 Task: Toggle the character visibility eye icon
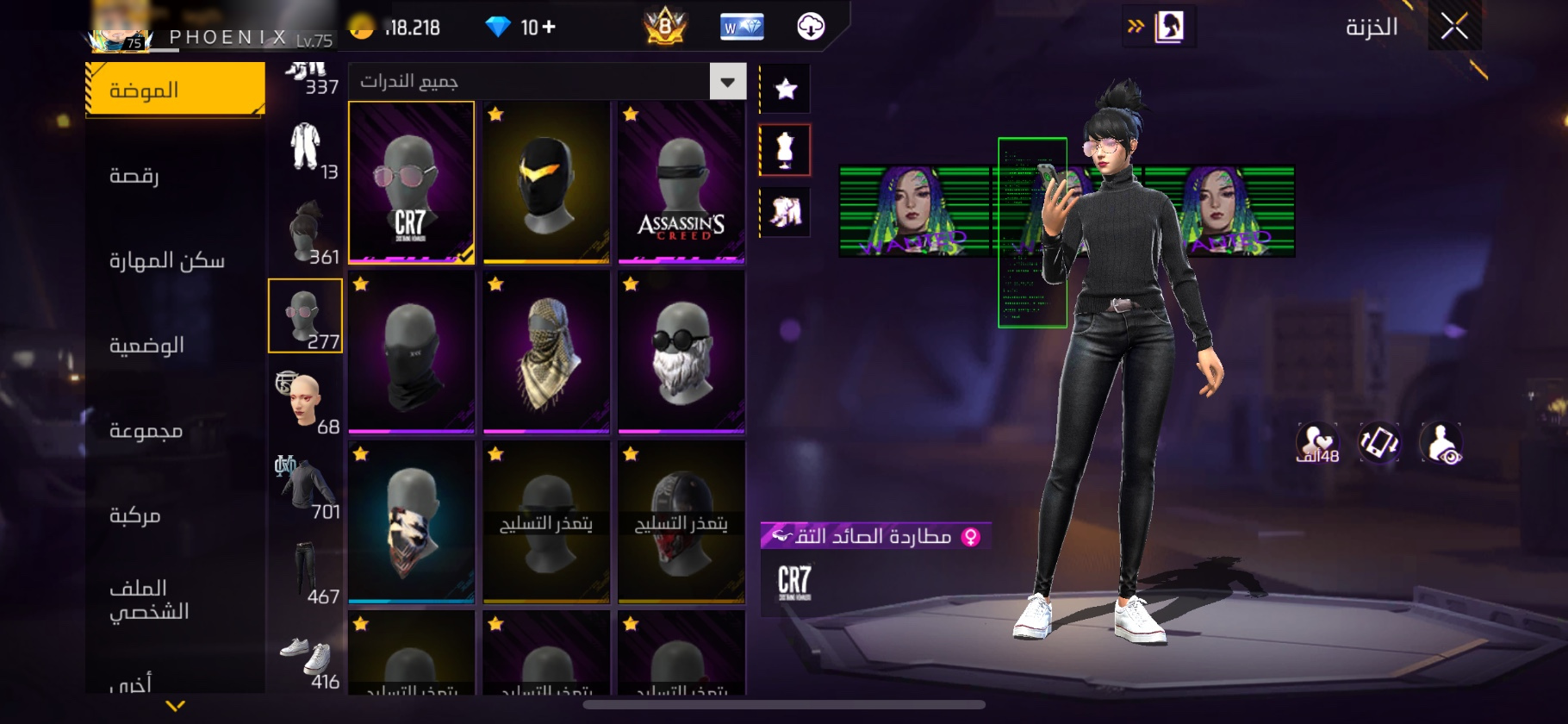pos(1440,443)
